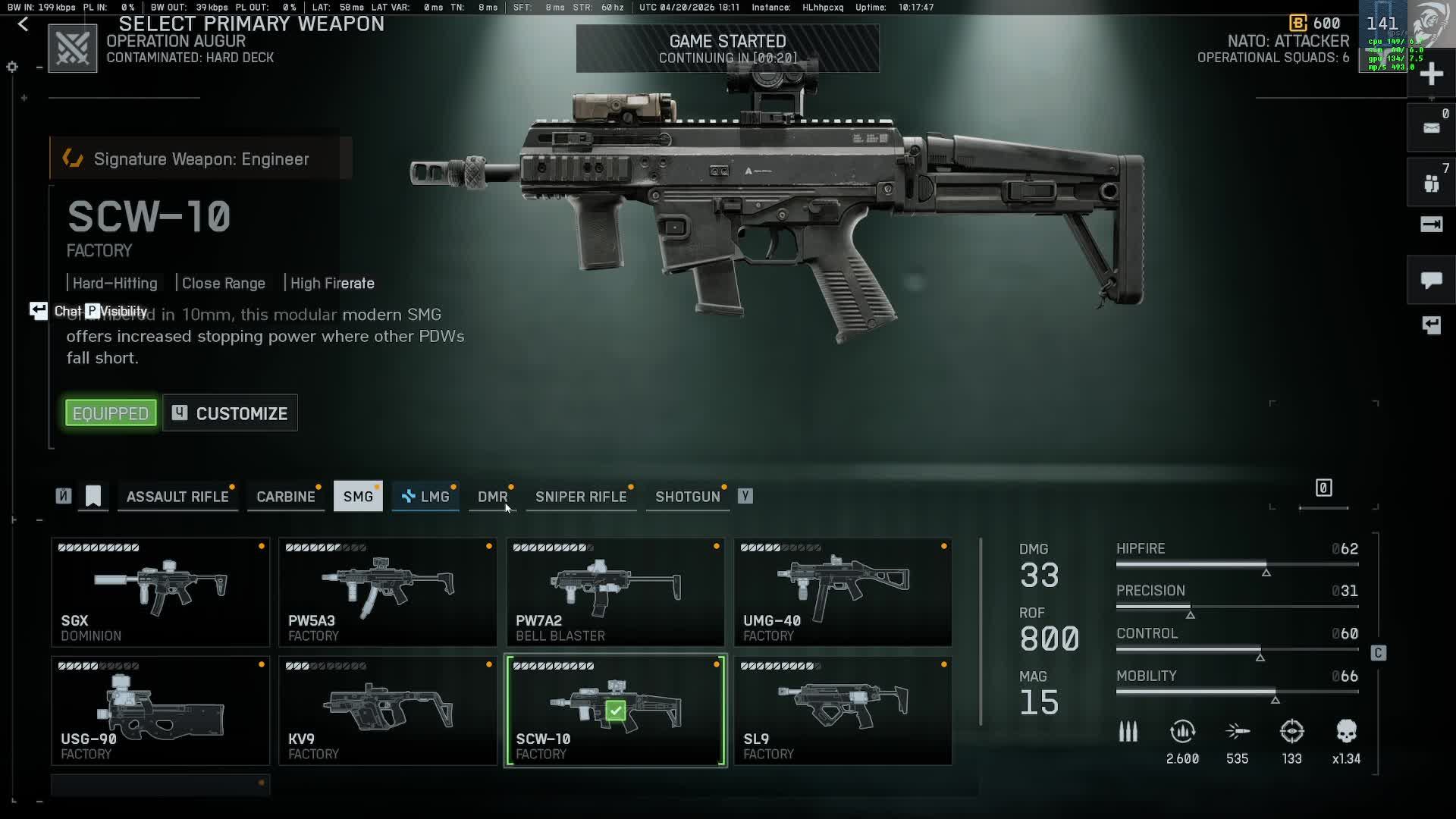This screenshot has height=819, width=1456.
Task: Choose the USG-90 Factory SMG
Action: (x=160, y=711)
